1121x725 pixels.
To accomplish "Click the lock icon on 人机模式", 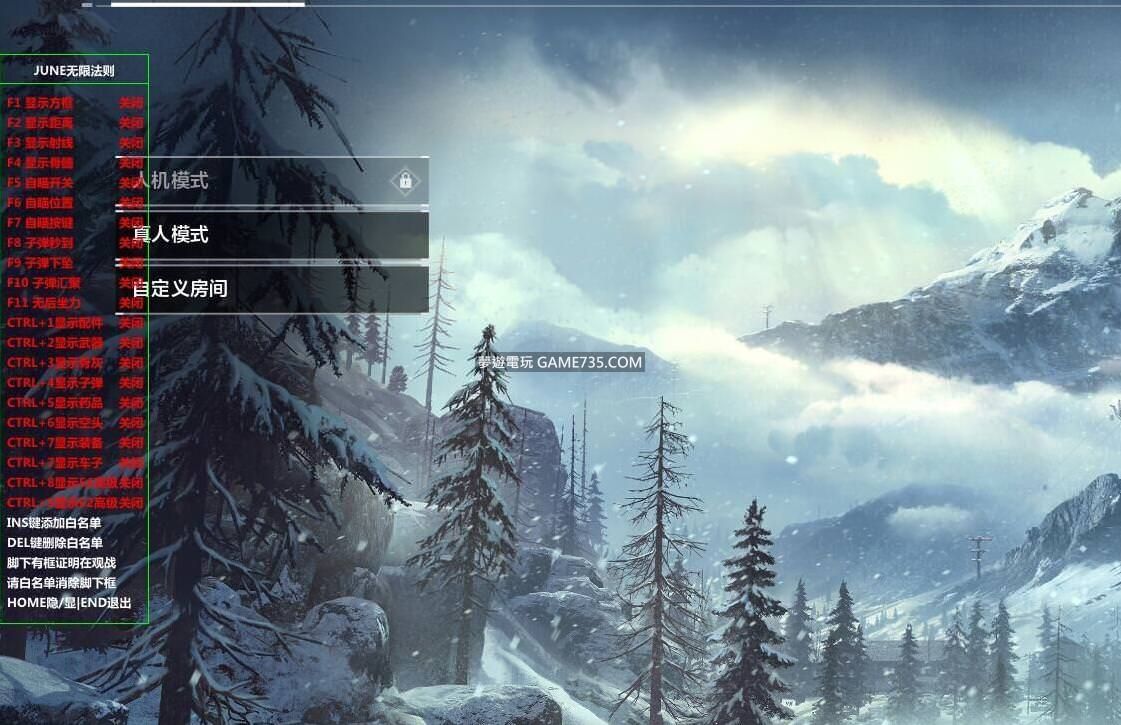I will point(405,181).
